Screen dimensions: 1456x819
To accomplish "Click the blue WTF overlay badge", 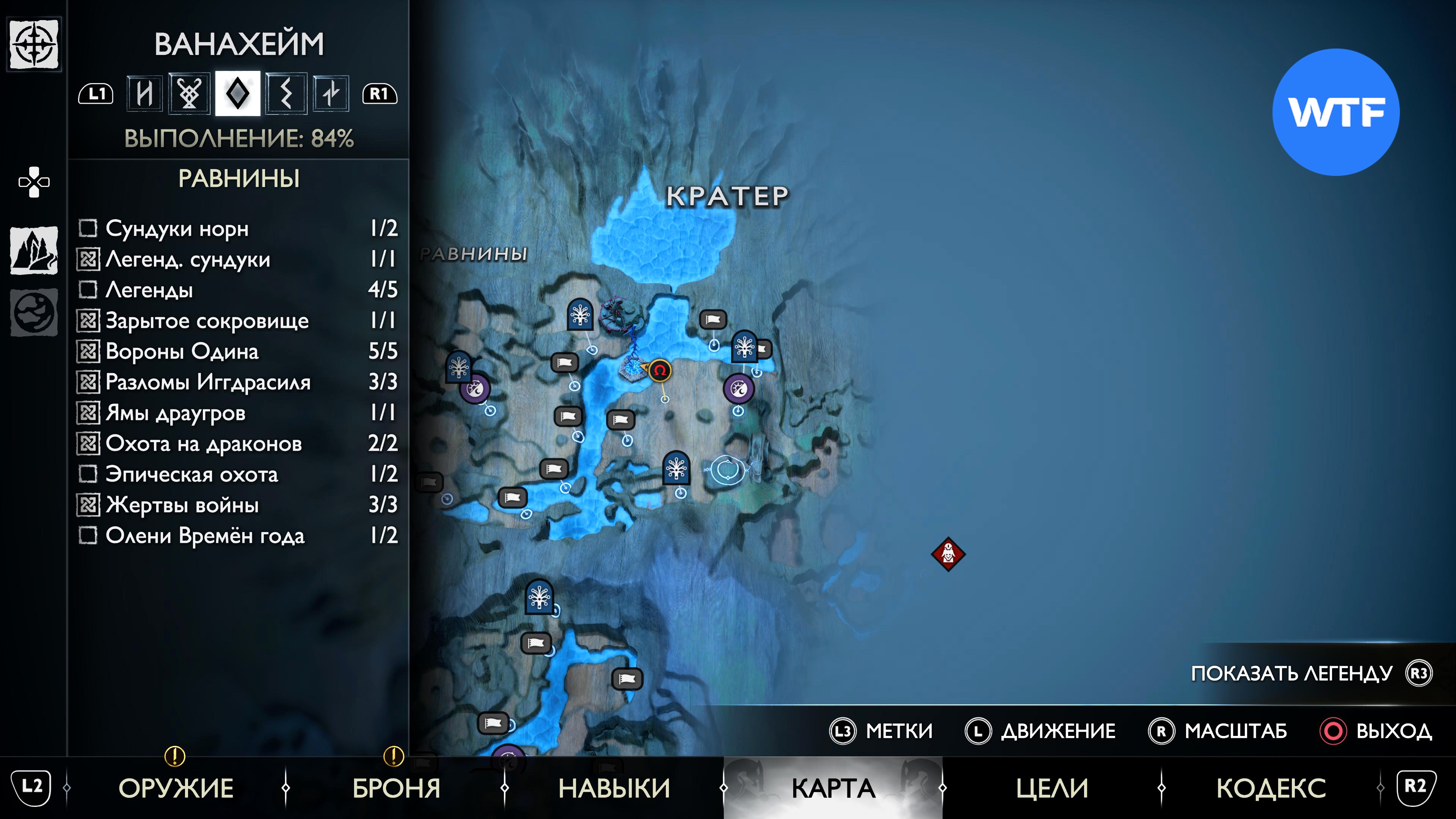I will pyautogui.click(x=1335, y=112).
